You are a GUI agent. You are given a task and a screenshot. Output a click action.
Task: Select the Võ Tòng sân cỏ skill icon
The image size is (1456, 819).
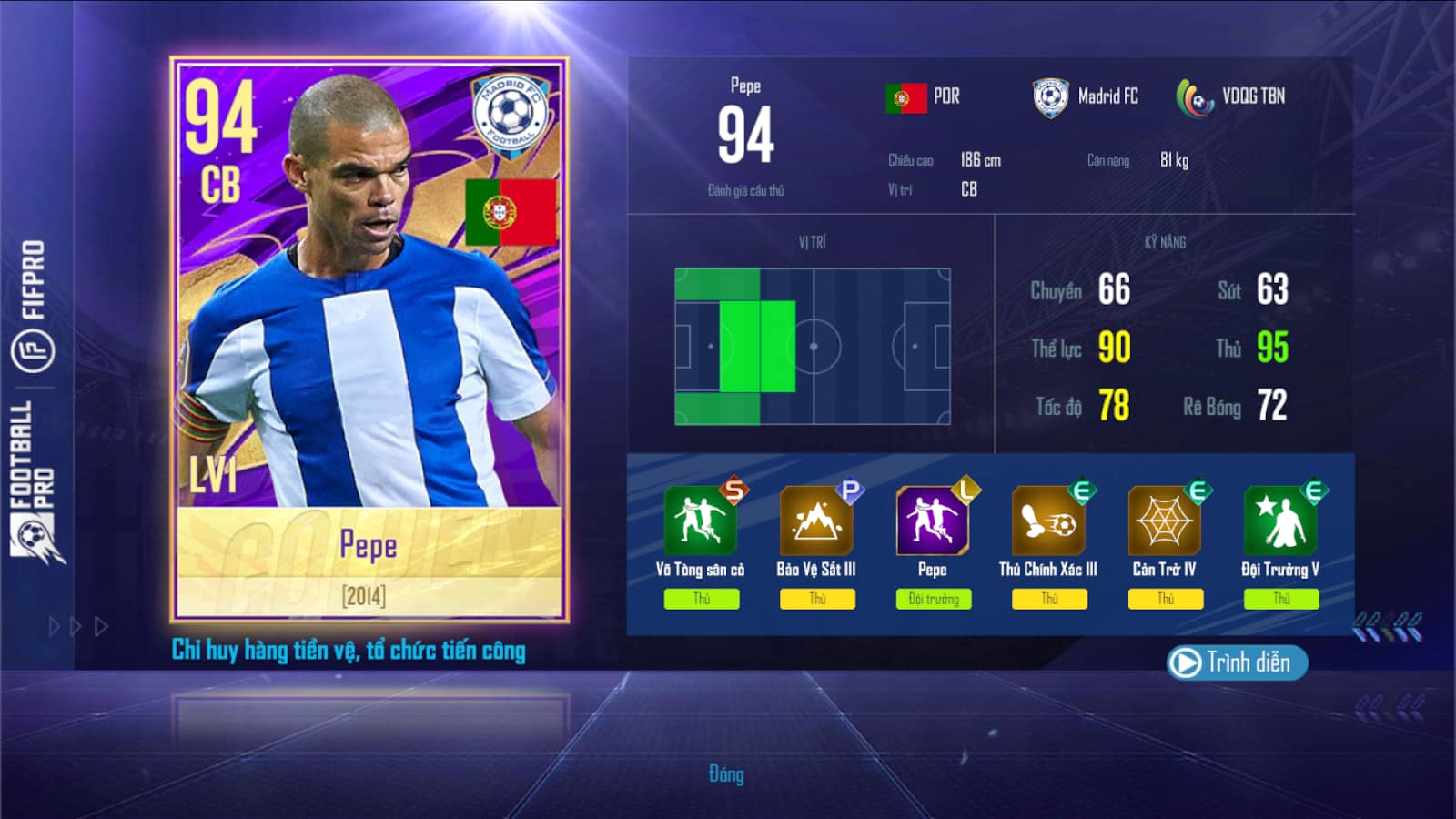[x=700, y=521]
